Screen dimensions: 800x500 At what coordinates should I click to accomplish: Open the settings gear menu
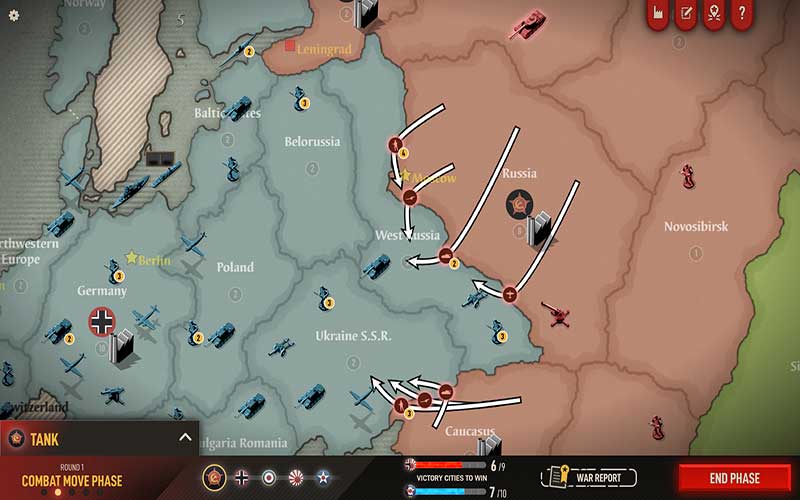click(x=14, y=15)
